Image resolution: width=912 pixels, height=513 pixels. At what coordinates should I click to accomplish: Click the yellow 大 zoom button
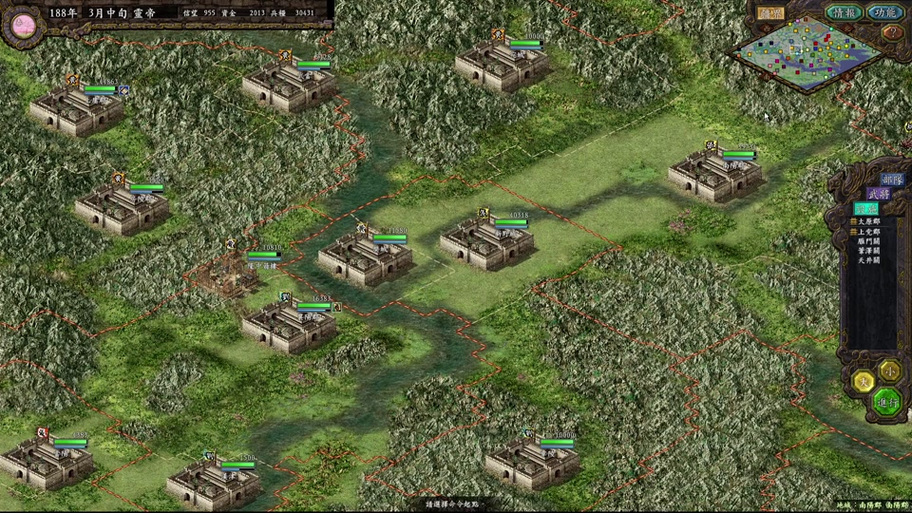(862, 380)
